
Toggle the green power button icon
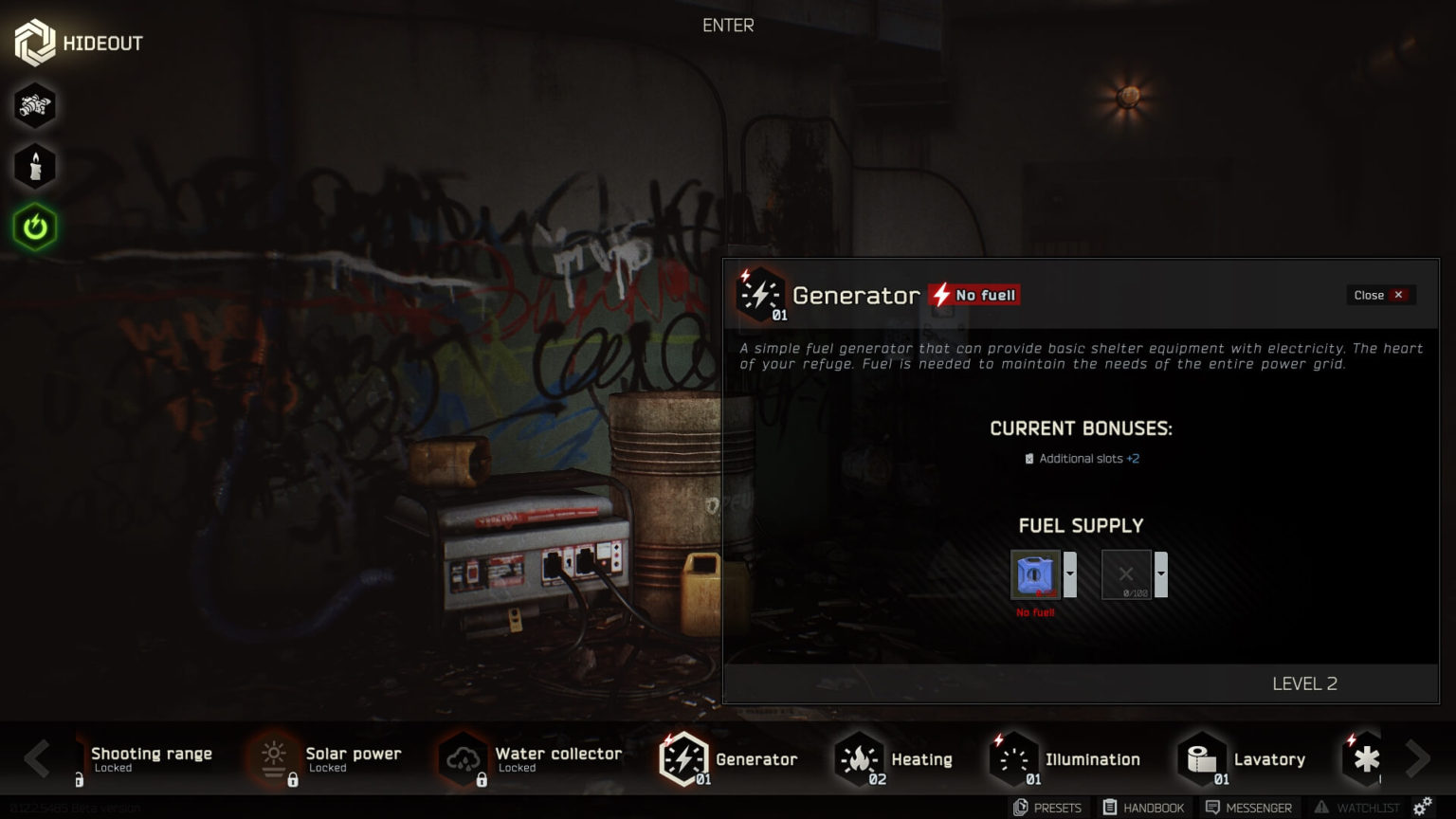35,227
